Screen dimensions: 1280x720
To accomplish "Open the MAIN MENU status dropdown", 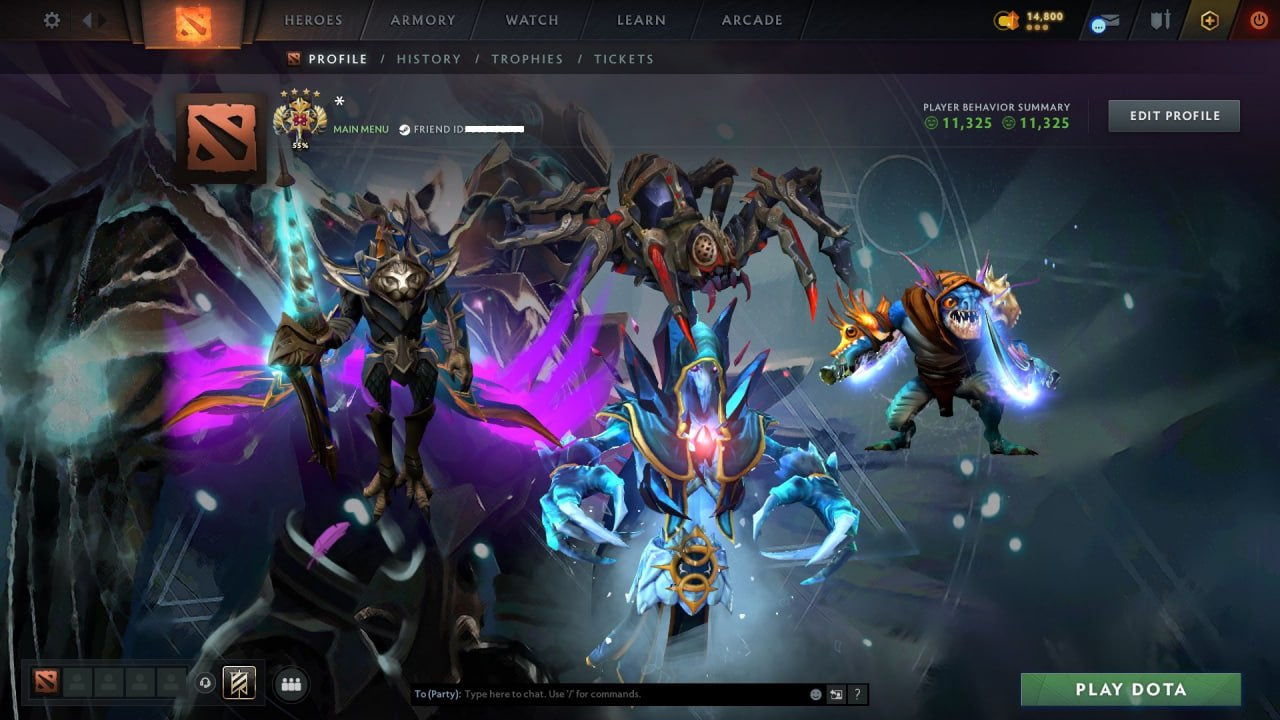I will [x=359, y=129].
